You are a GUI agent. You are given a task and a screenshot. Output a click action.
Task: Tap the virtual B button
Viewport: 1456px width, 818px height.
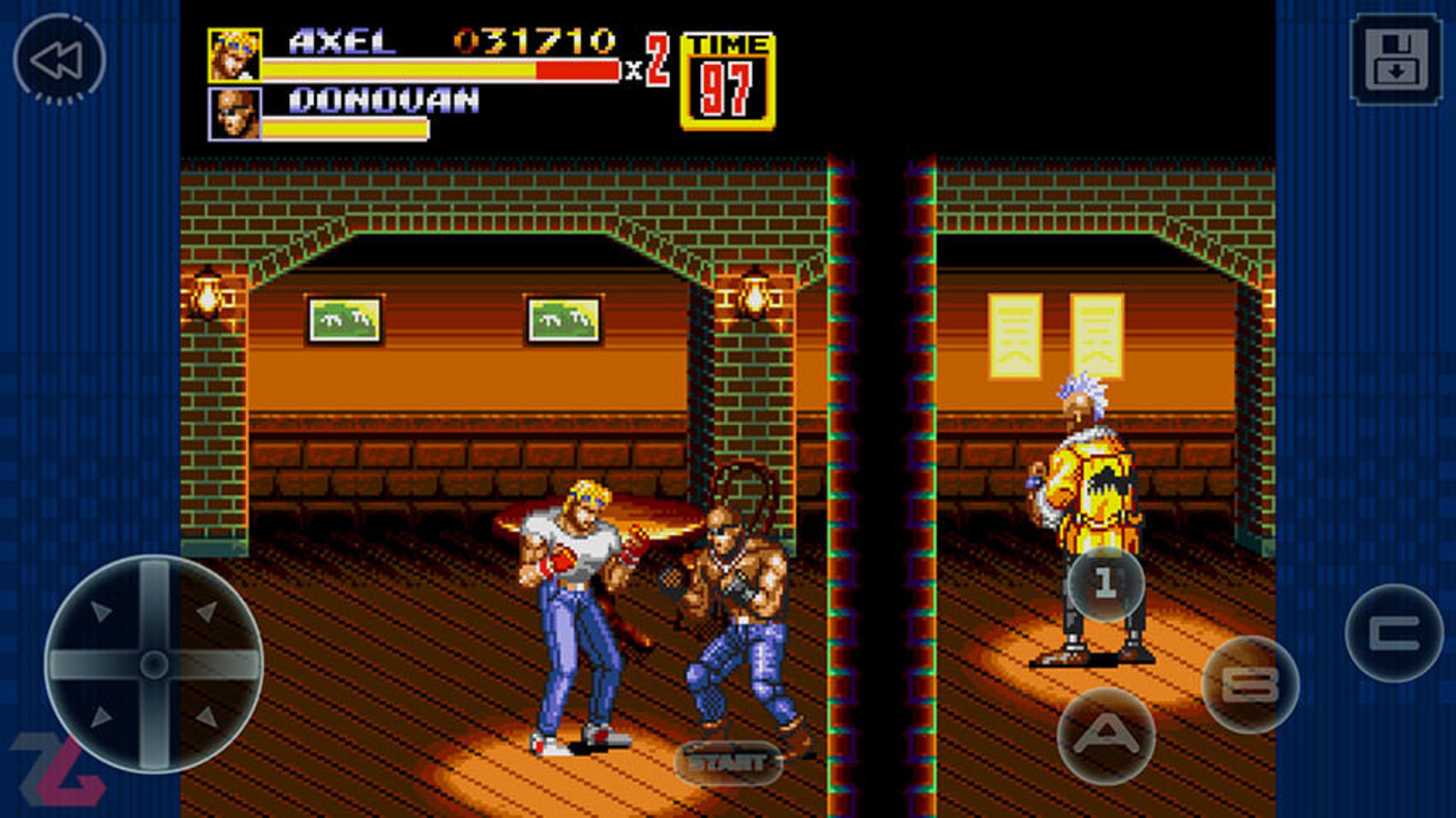(x=1250, y=684)
